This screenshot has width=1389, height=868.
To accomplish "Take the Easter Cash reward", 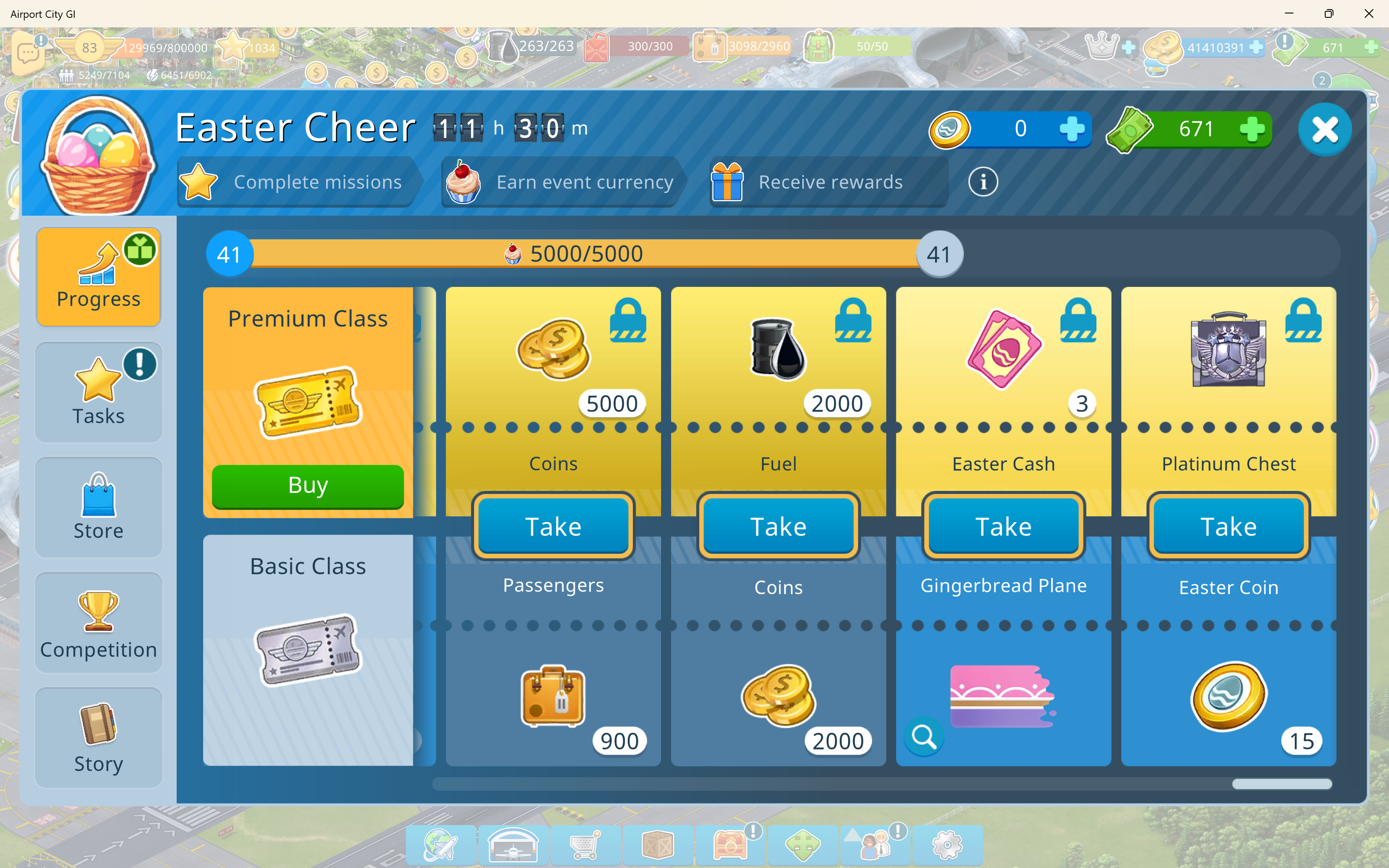I will click(x=1003, y=526).
